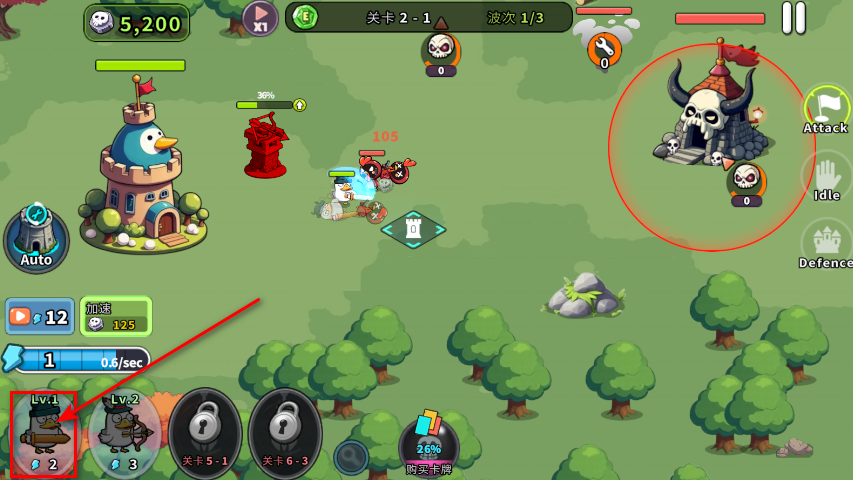
Task: Select the rally point tower marker
Action: 413,229
